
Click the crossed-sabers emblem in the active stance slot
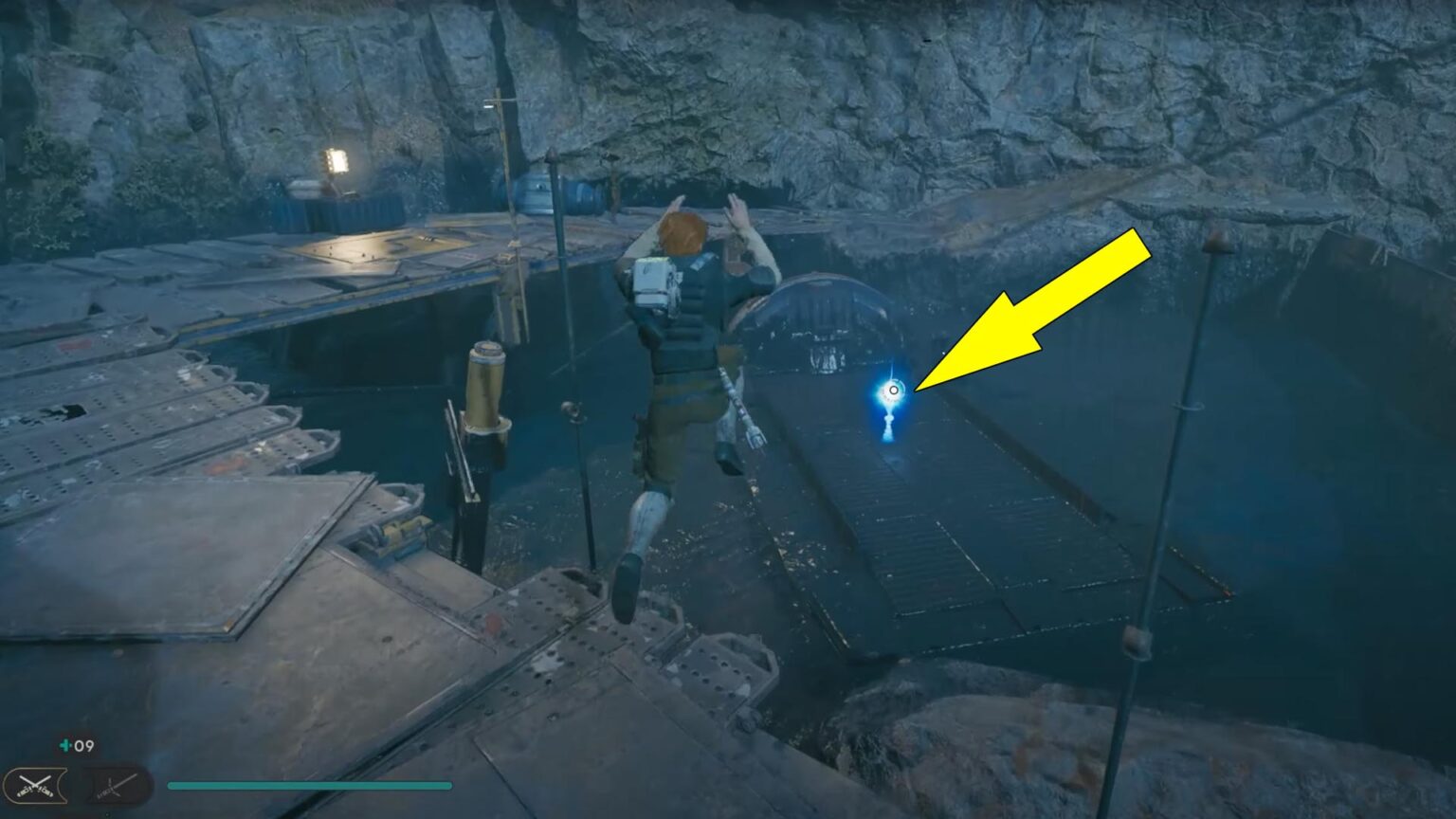point(36,784)
